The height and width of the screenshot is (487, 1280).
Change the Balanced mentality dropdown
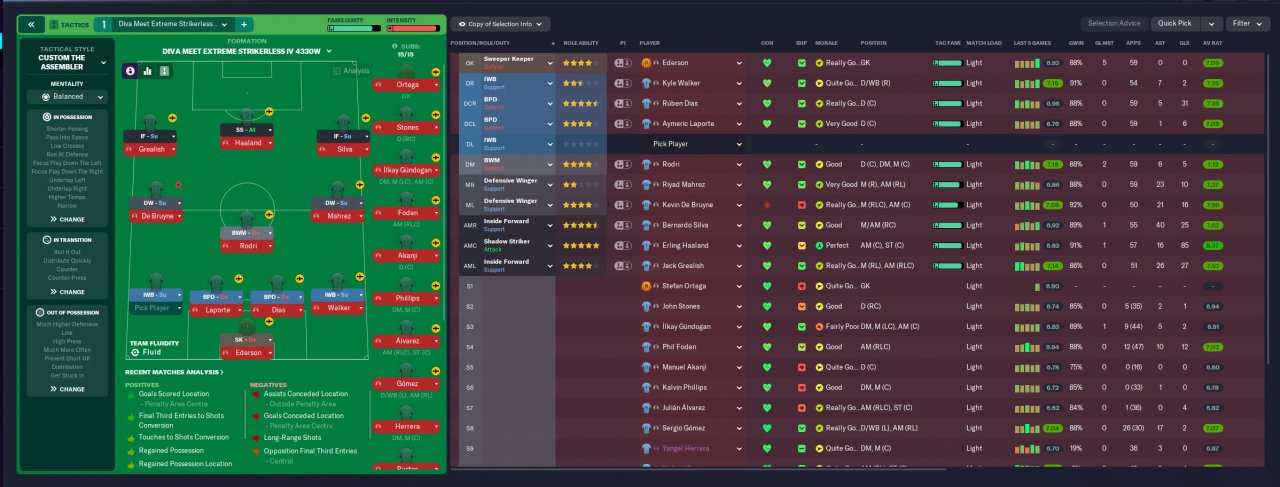coord(67,98)
